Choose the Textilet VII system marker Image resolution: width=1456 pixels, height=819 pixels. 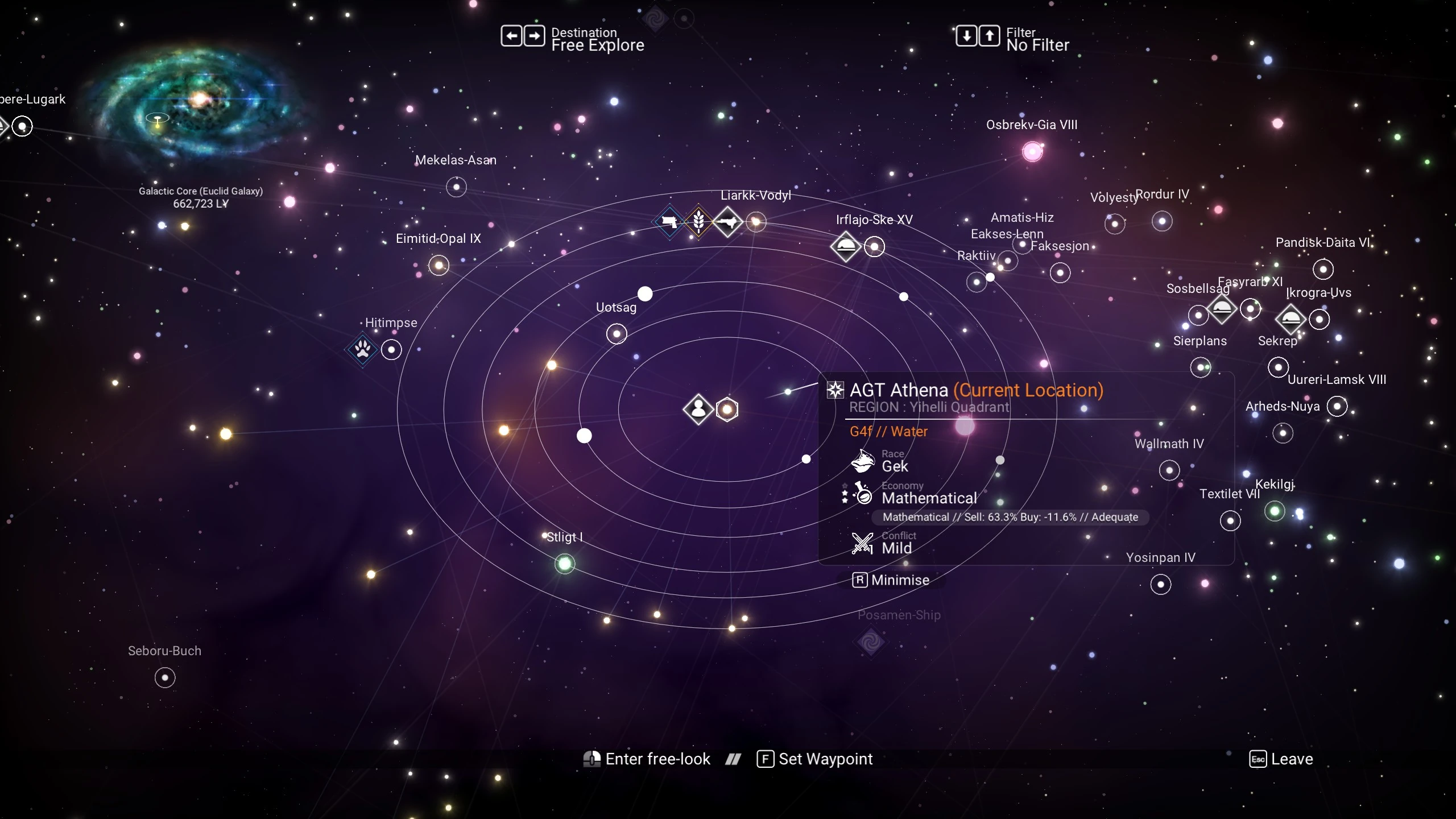pos(1230,520)
